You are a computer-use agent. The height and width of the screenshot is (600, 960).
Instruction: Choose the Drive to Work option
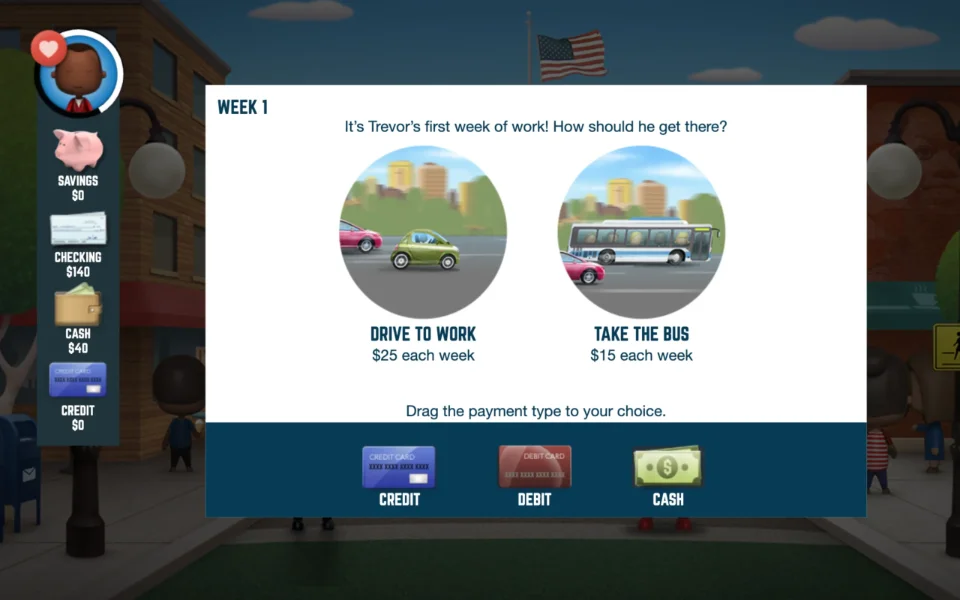click(423, 232)
